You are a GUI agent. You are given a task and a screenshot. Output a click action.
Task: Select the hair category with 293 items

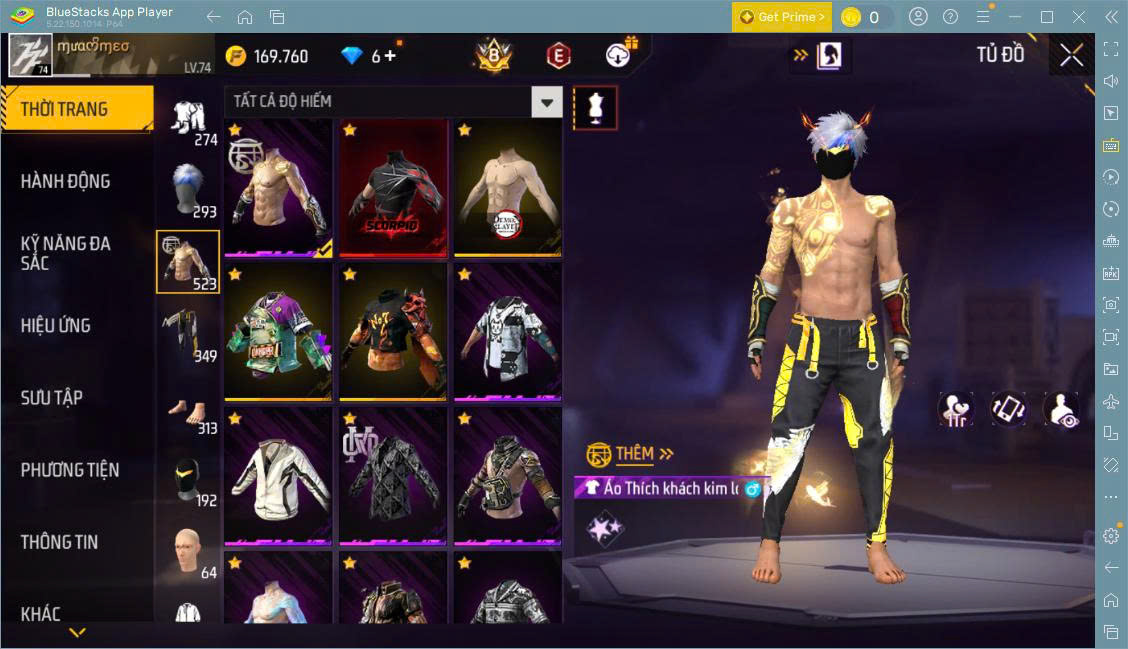pyautogui.click(x=189, y=189)
